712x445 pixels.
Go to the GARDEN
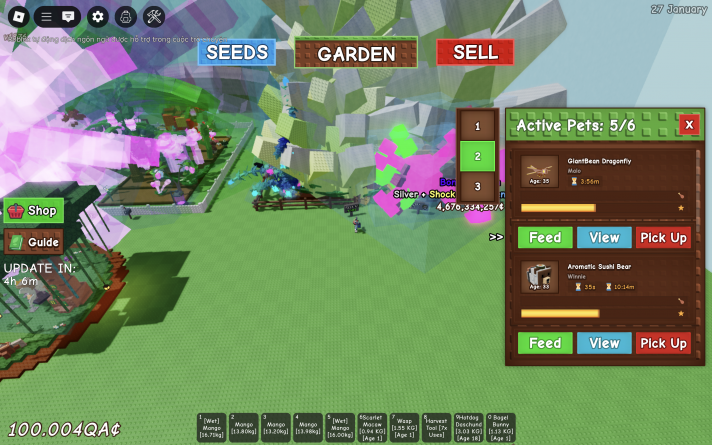(356, 53)
